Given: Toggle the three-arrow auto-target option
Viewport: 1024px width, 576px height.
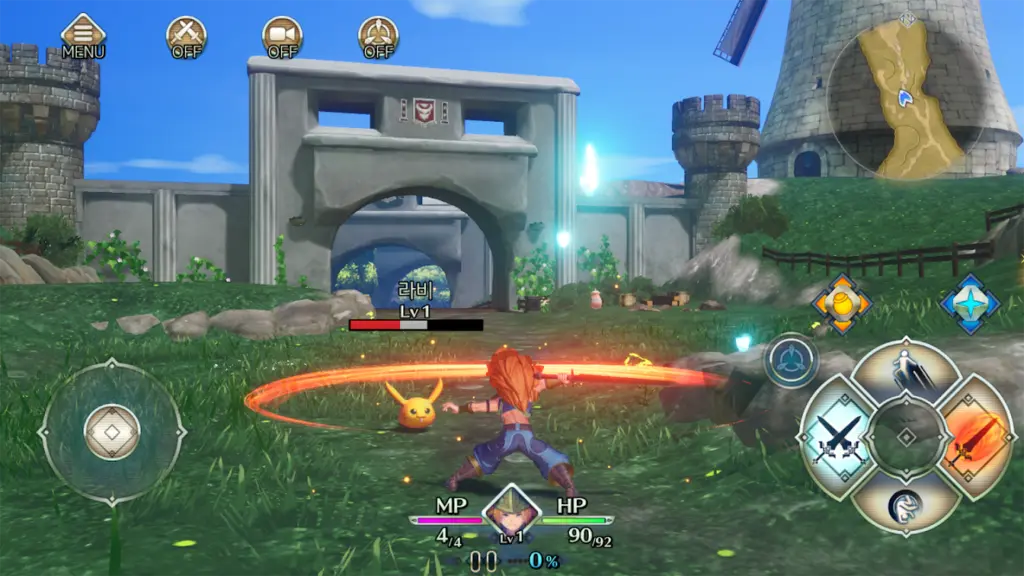Looking at the screenshot, I should [x=378, y=36].
